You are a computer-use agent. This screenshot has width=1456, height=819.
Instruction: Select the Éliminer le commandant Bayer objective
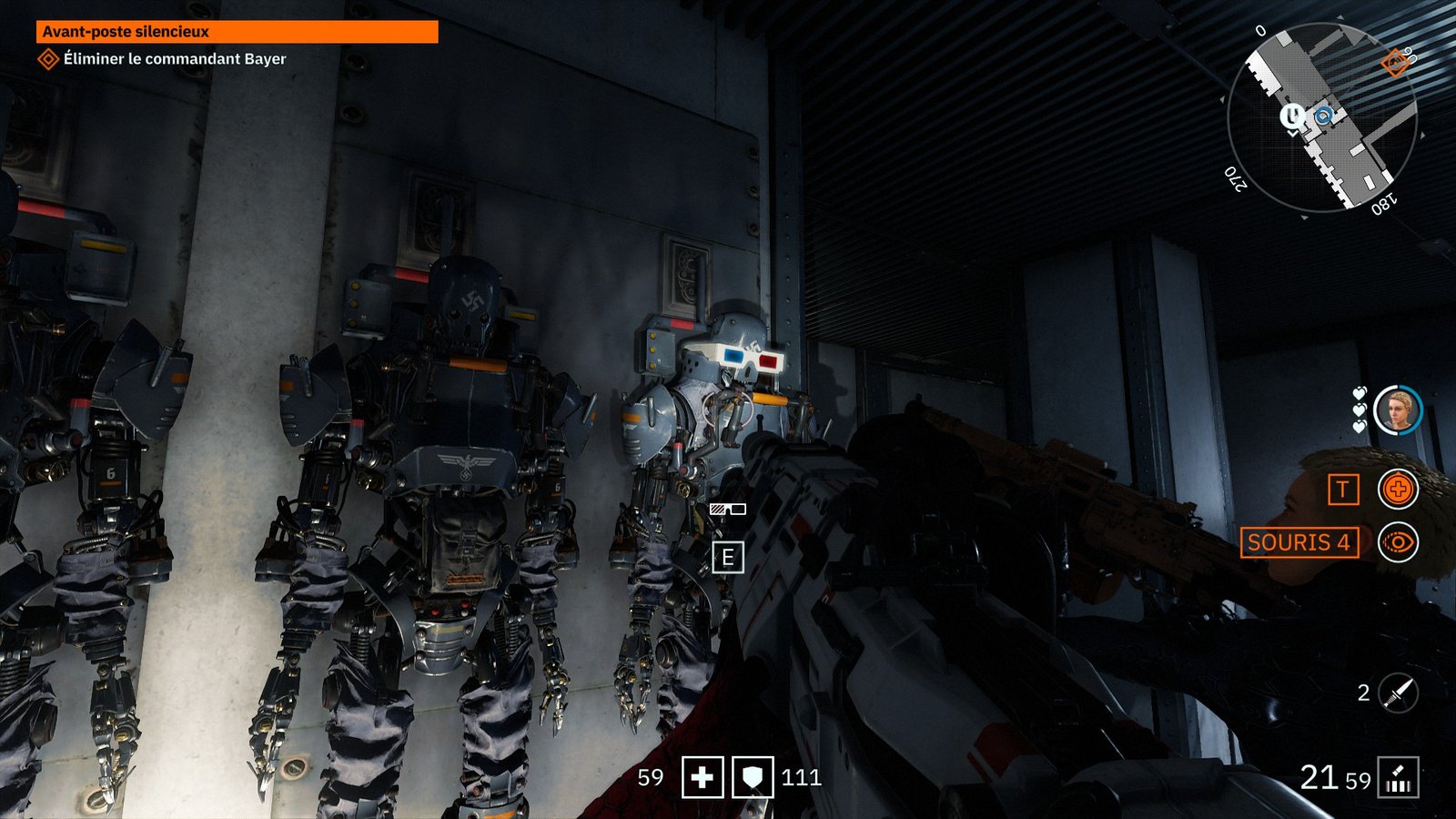coord(174,59)
